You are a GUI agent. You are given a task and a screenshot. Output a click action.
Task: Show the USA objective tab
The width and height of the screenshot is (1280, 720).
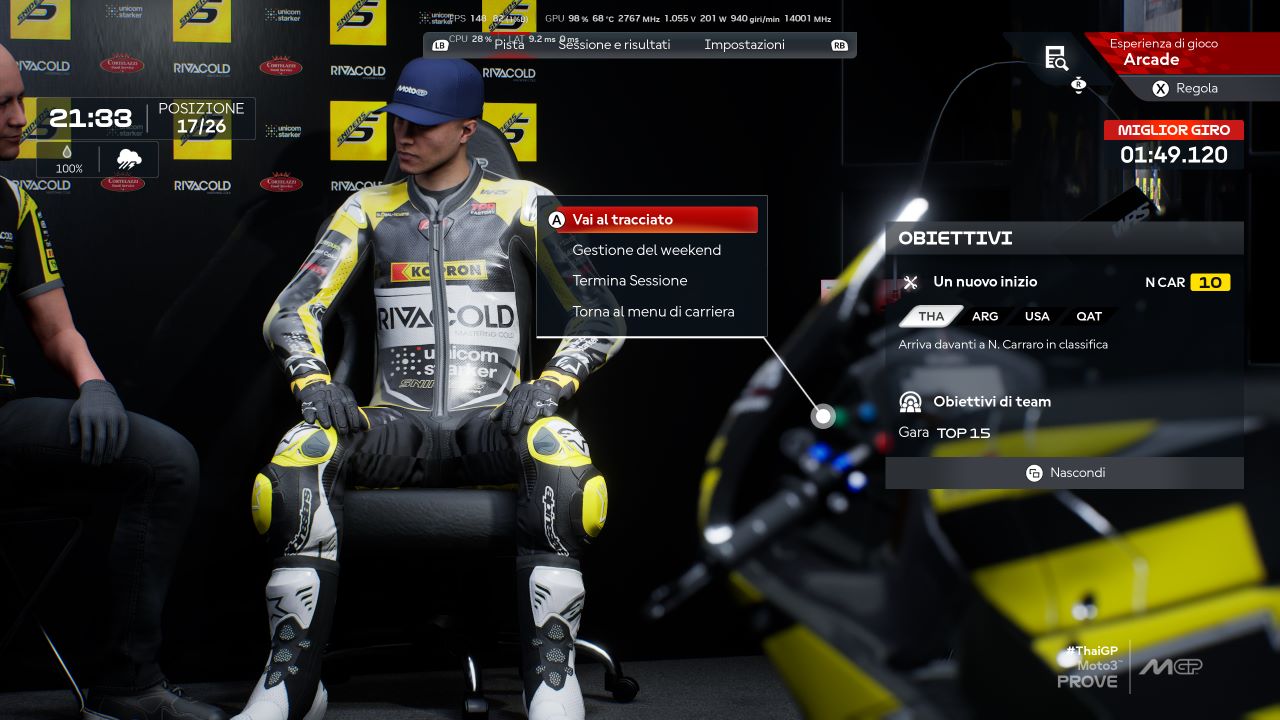pyautogui.click(x=1037, y=316)
